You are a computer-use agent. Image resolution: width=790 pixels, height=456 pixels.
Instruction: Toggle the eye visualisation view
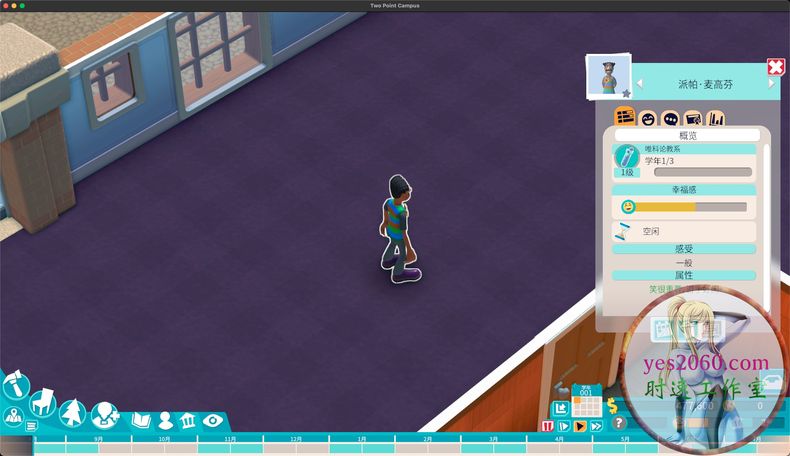[x=212, y=420]
